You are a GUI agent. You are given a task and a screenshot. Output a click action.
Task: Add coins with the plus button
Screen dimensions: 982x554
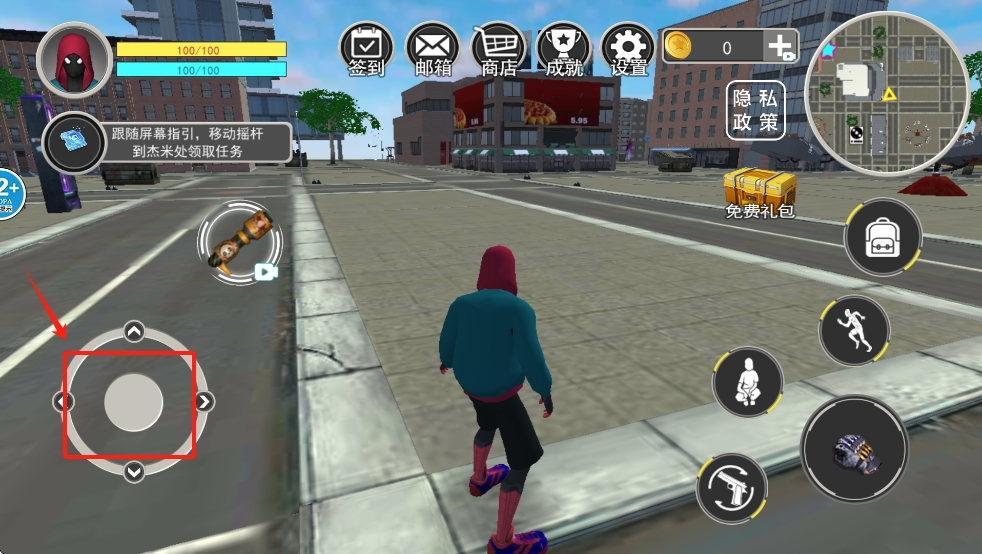pyautogui.click(x=780, y=46)
